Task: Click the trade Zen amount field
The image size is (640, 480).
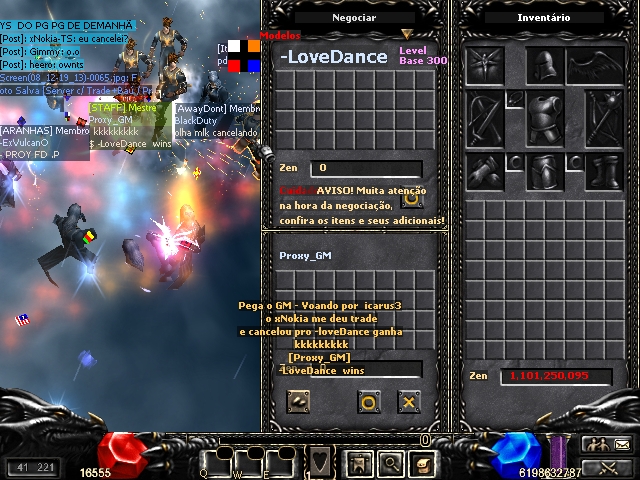Action: point(365,168)
